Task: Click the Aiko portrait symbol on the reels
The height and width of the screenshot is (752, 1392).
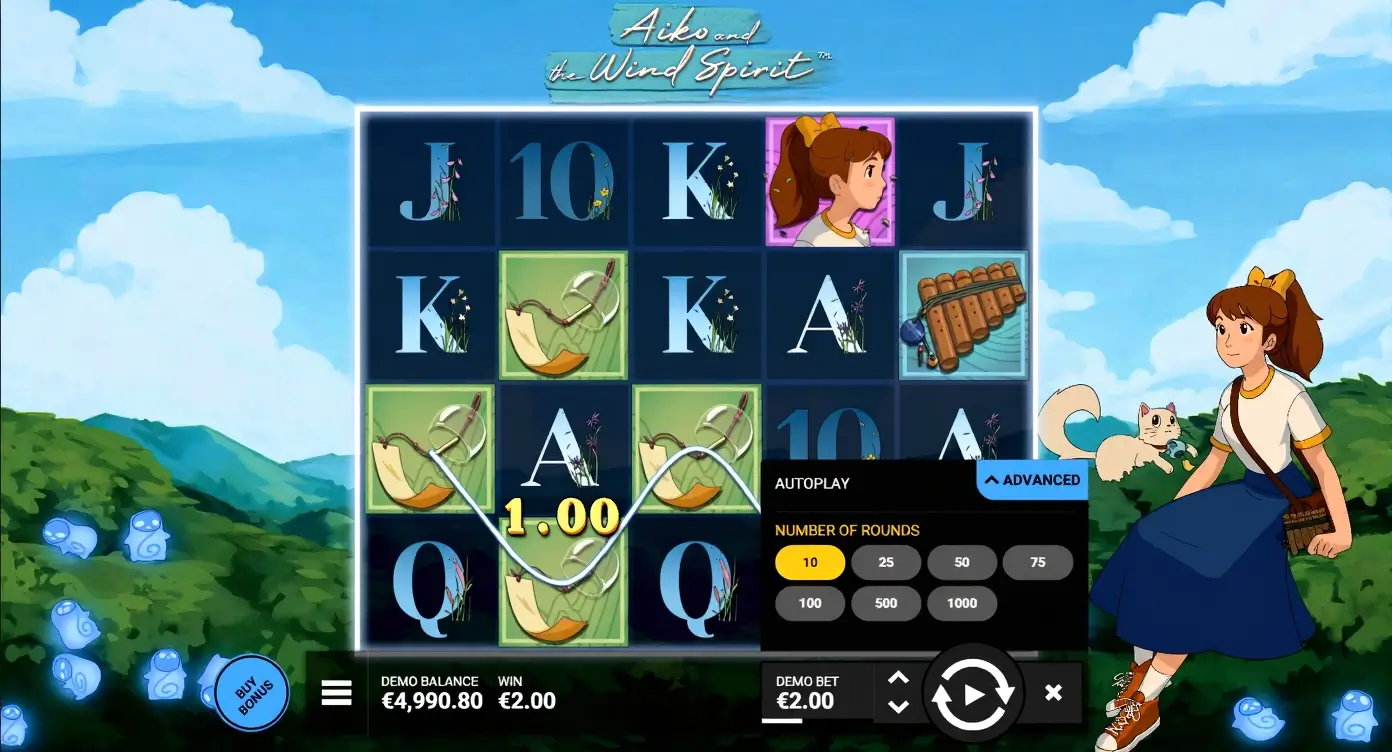Action: [831, 180]
